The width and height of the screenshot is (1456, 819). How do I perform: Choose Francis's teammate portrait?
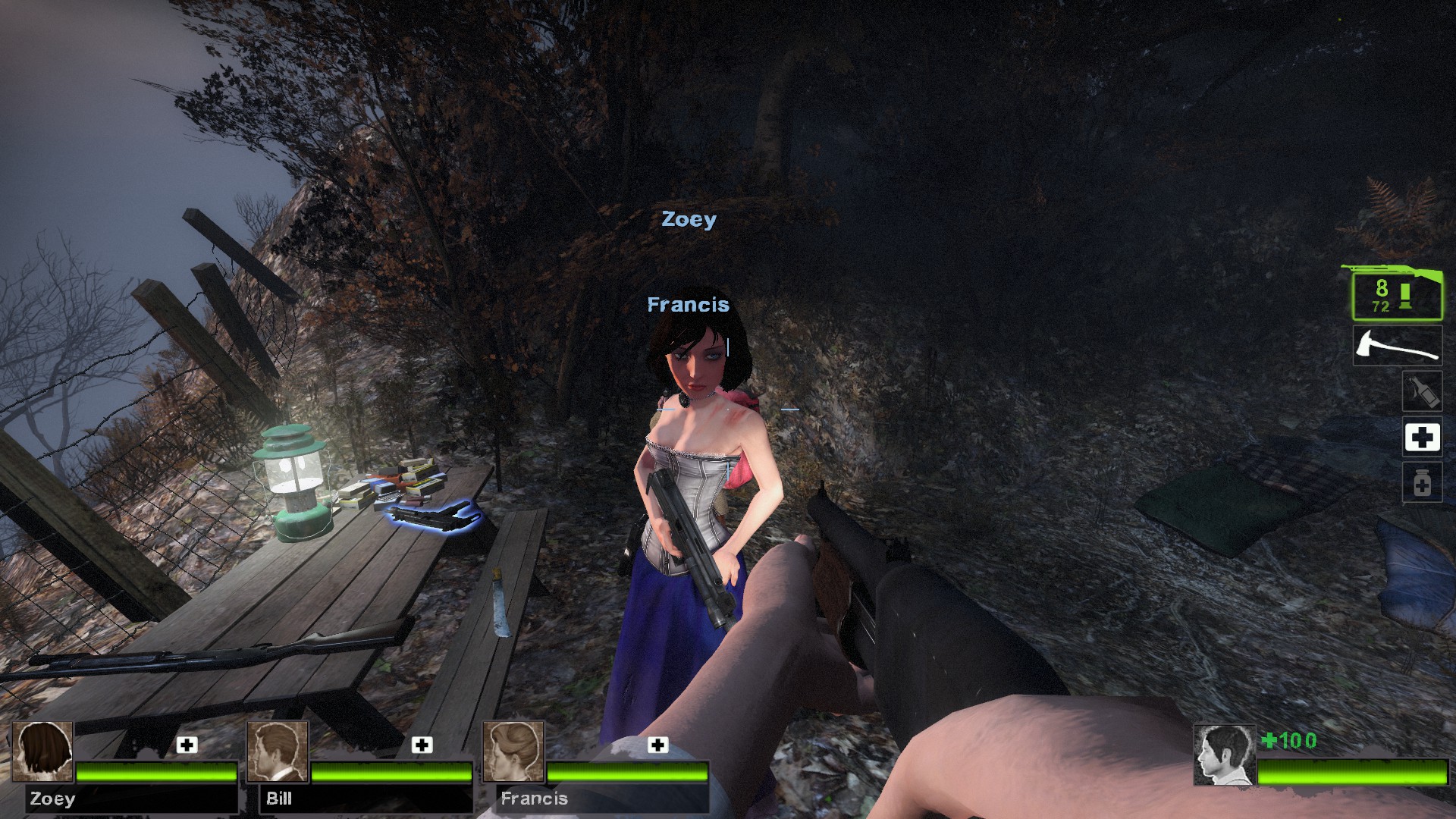pos(513,752)
